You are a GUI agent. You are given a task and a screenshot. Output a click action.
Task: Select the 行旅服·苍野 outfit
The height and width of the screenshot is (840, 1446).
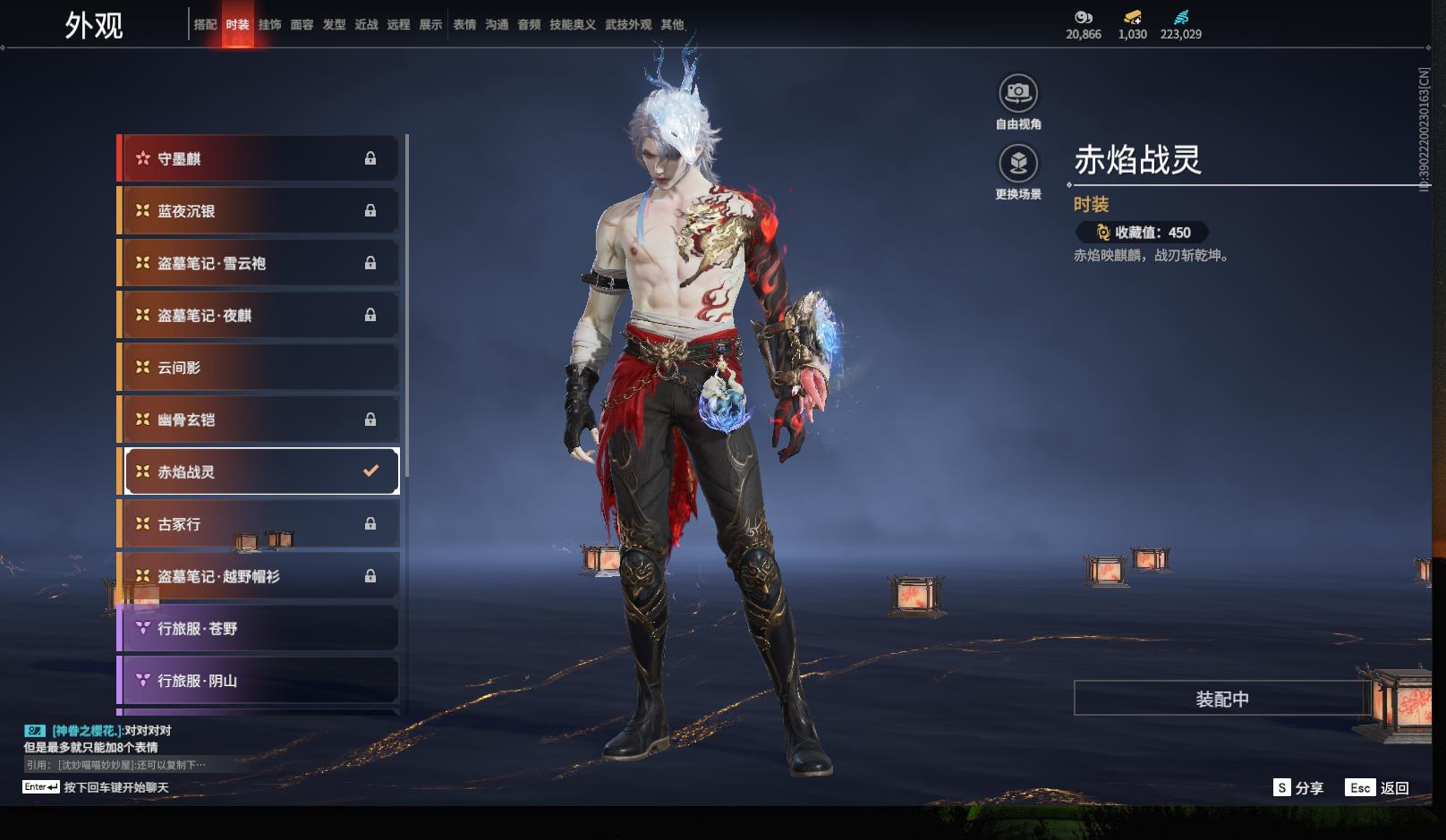coord(259,629)
